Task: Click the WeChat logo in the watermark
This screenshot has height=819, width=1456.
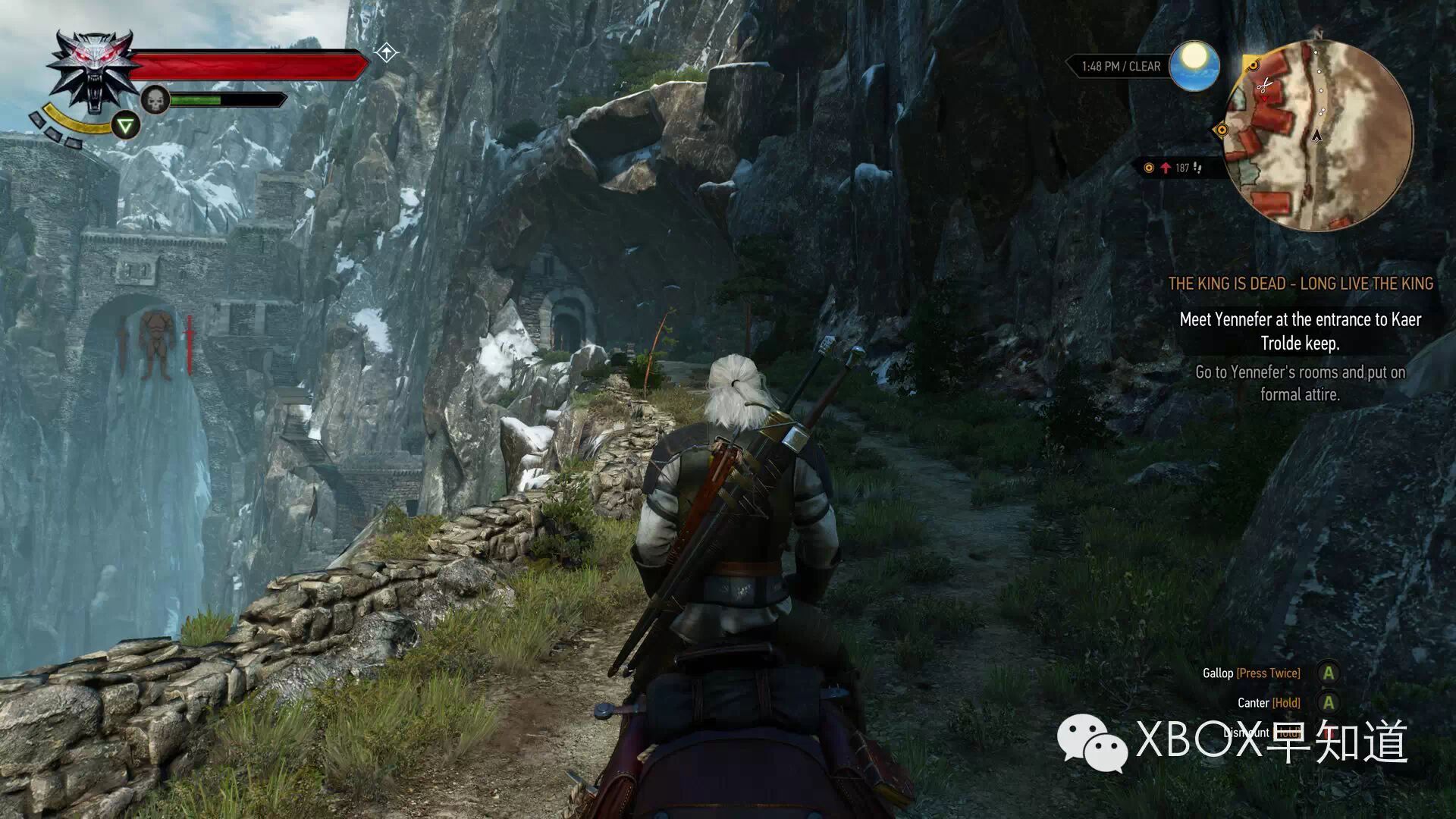Action: (1092, 742)
